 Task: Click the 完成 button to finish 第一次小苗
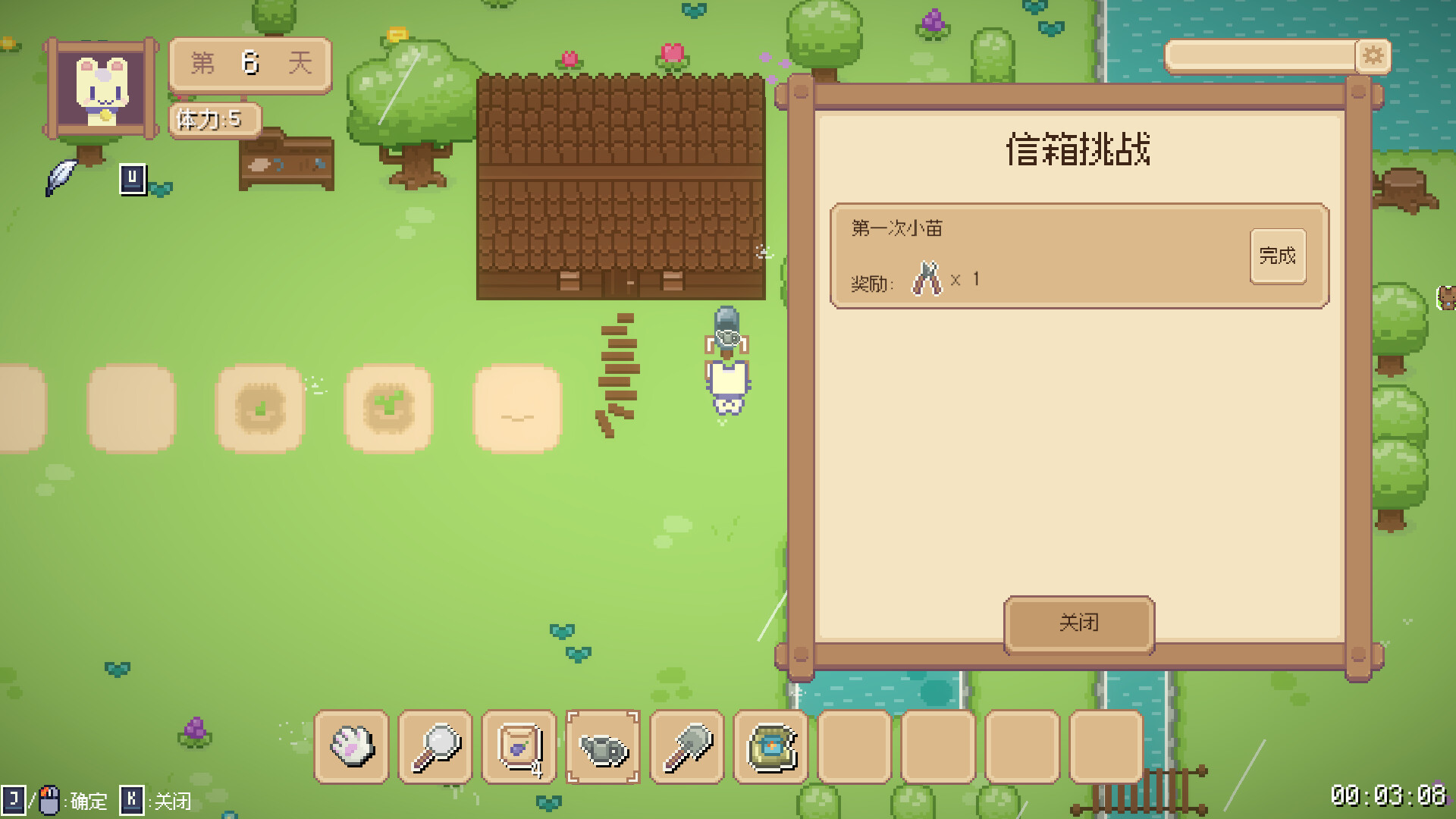click(1278, 256)
